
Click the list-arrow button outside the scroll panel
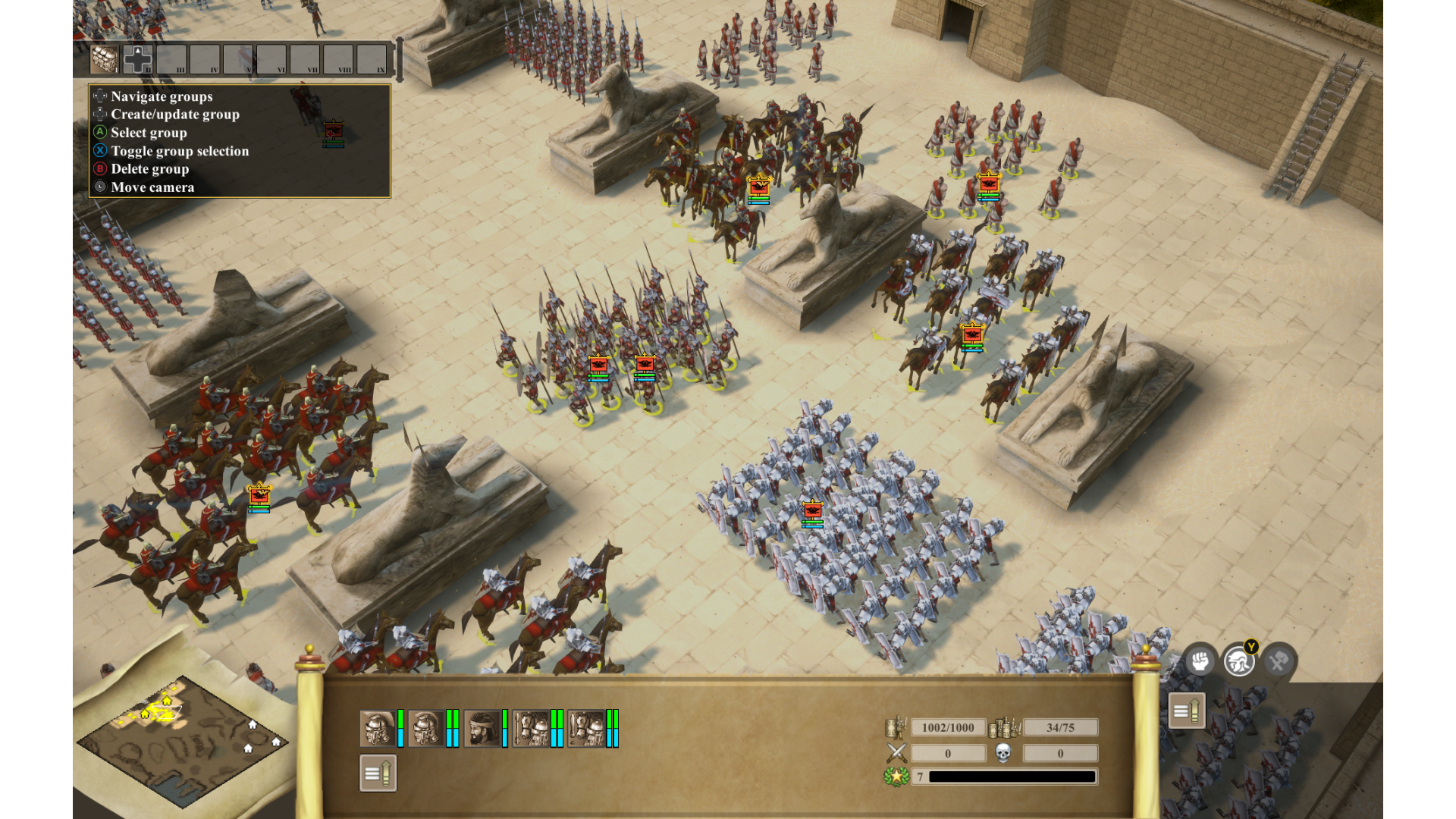(x=1187, y=711)
